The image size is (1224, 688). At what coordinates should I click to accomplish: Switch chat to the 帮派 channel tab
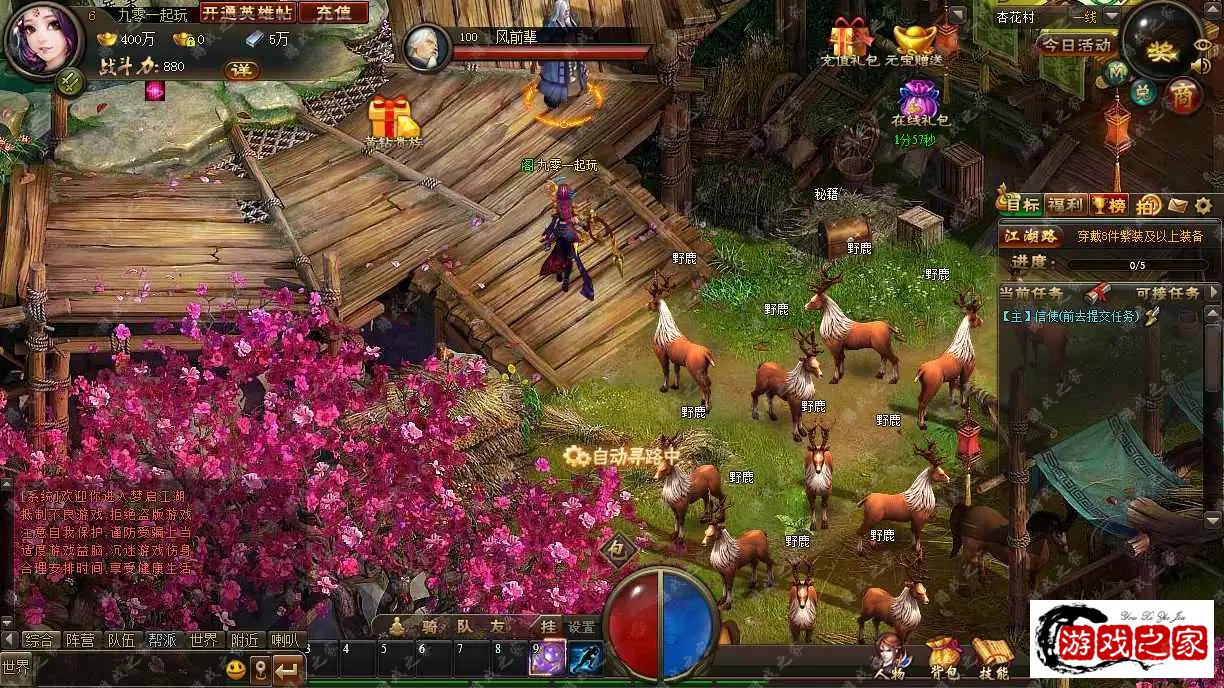coord(163,640)
